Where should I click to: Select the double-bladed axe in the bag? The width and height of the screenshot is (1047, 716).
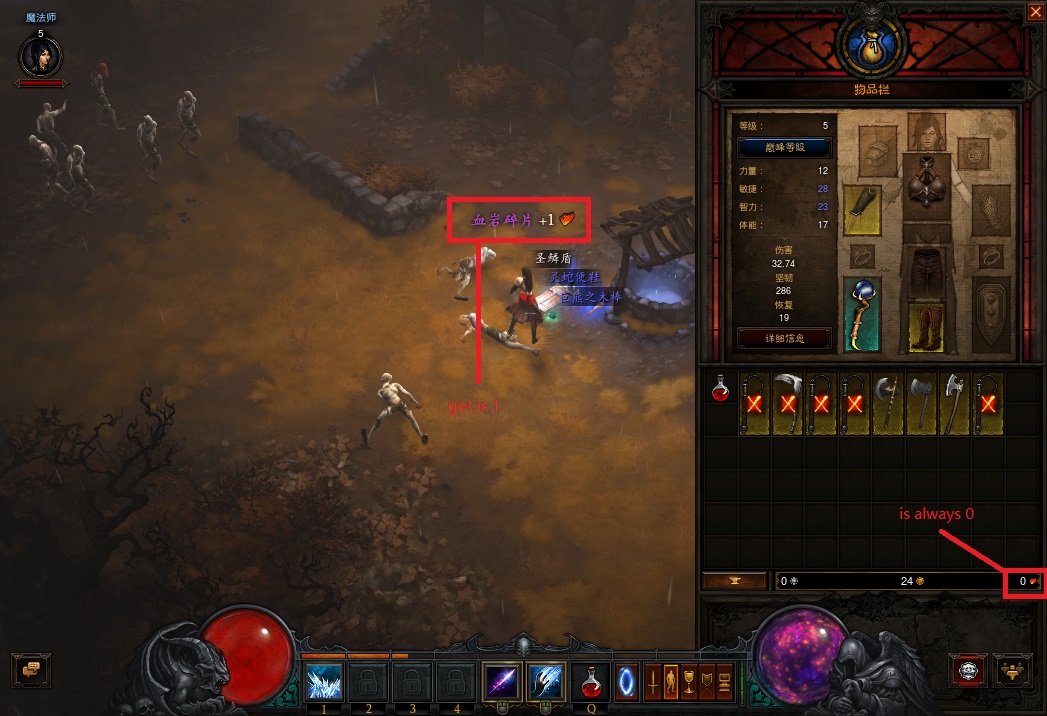point(889,403)
